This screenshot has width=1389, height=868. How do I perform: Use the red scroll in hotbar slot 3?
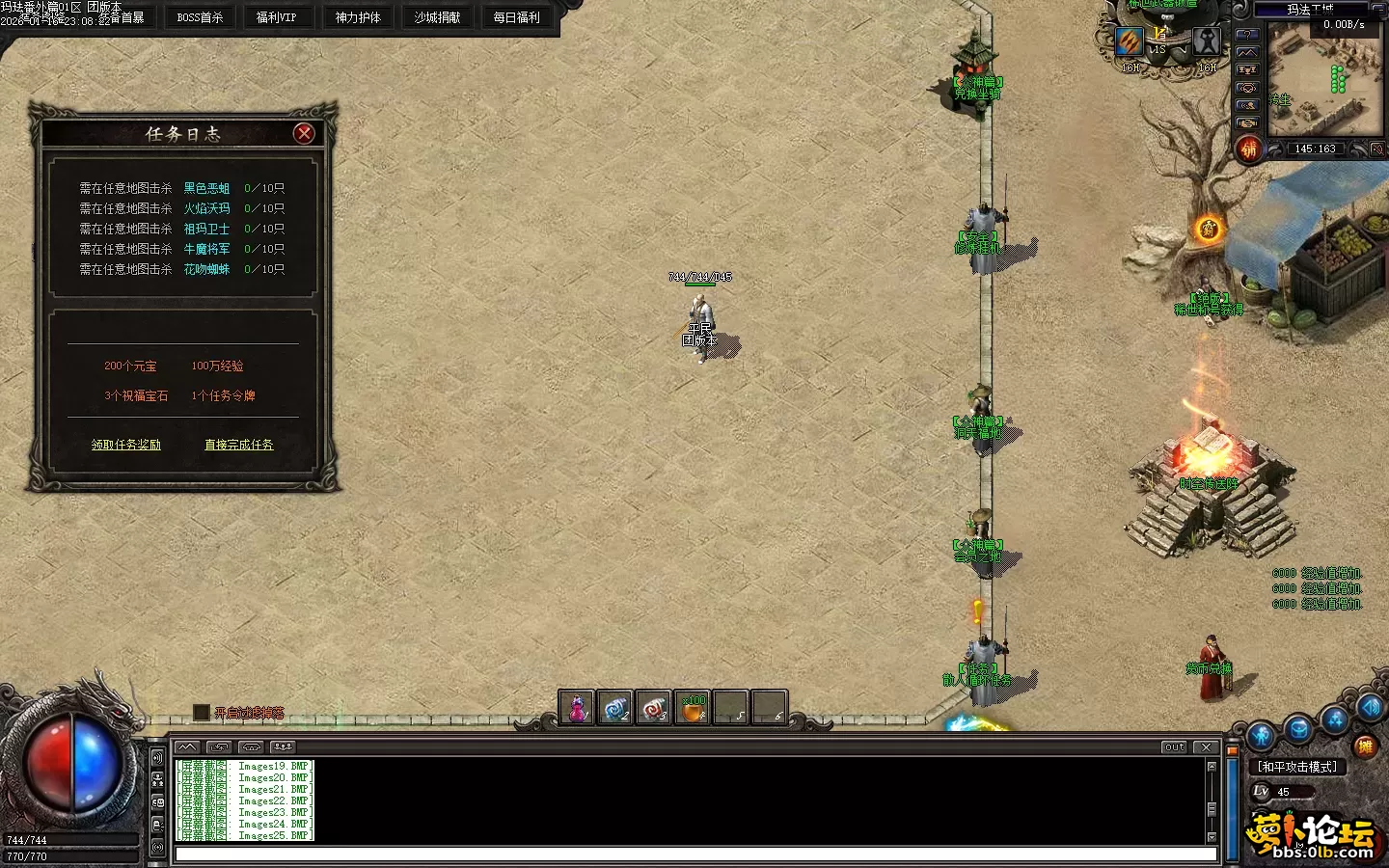click(x=654, y=709)
